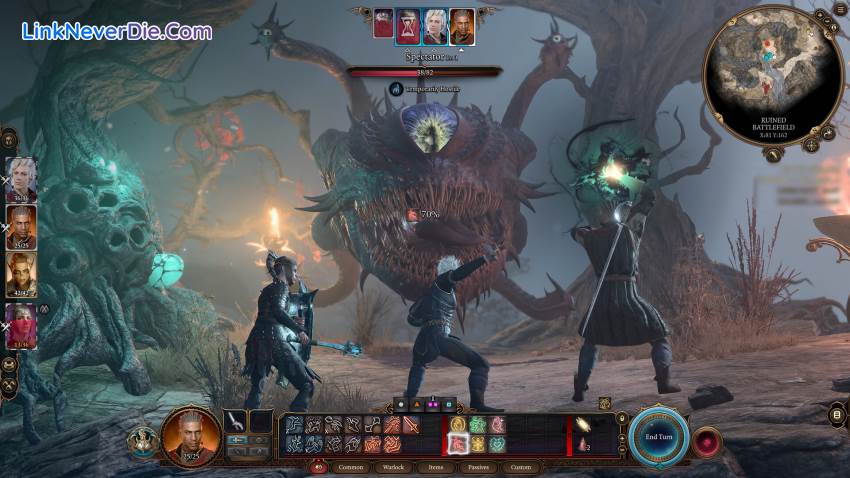Image resolution: width=850 pixels, height=478 pixels.
Task: Click the hourglass turn-order card
Action: click(408, 24)
